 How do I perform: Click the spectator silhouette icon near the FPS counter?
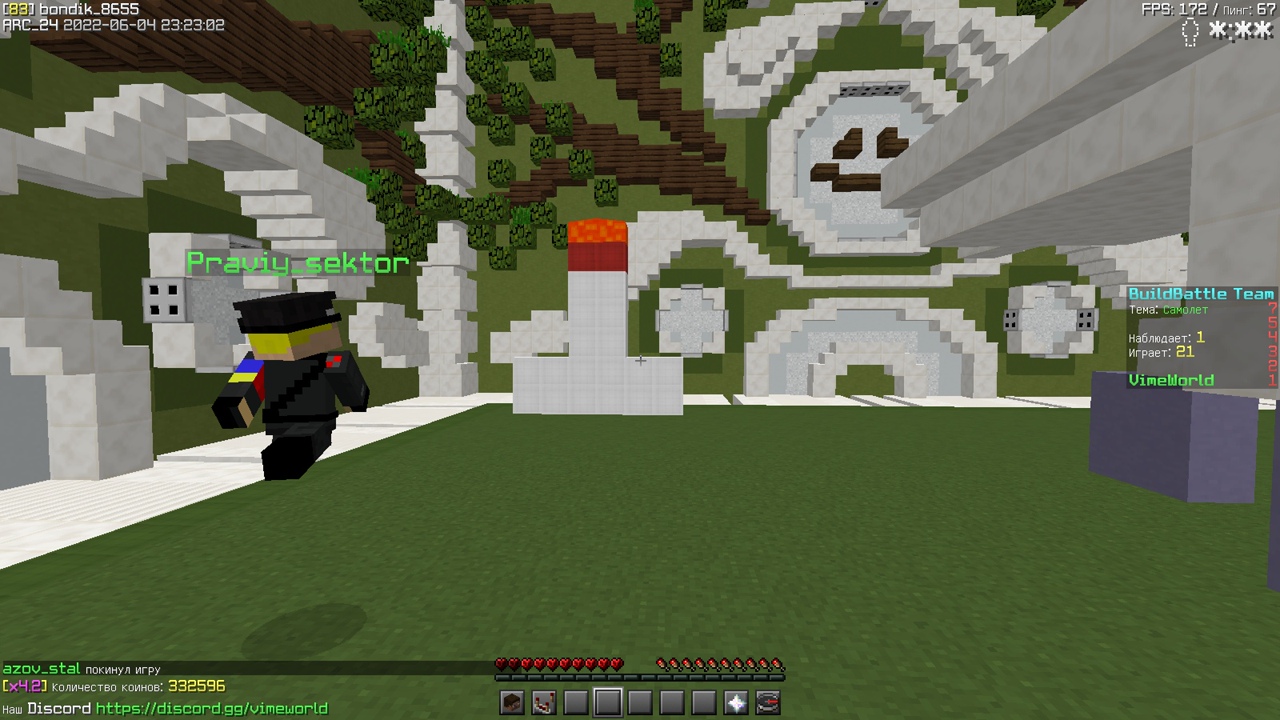point(1190,33)
